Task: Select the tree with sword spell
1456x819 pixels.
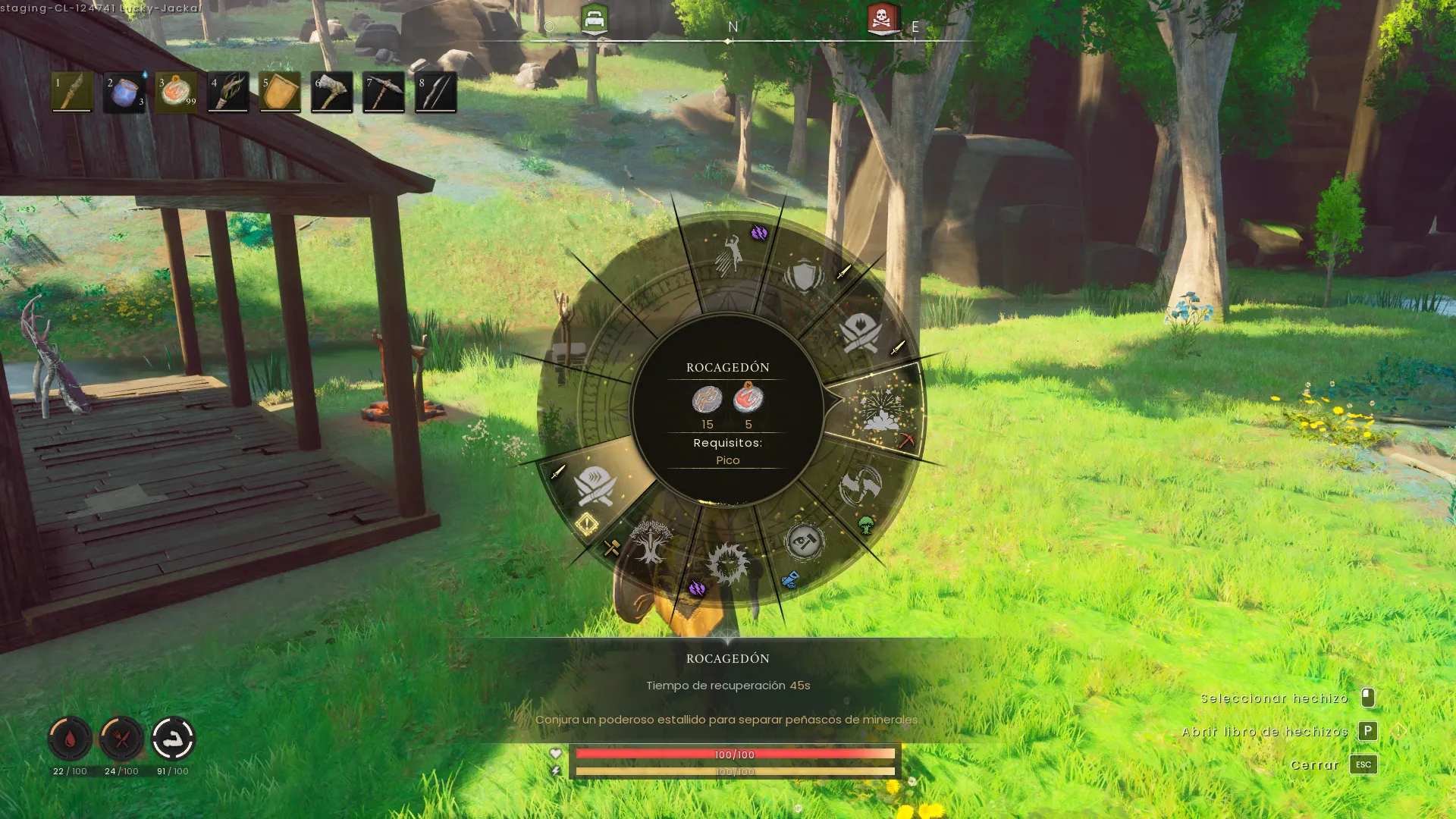Action: (x=650, y=541)
